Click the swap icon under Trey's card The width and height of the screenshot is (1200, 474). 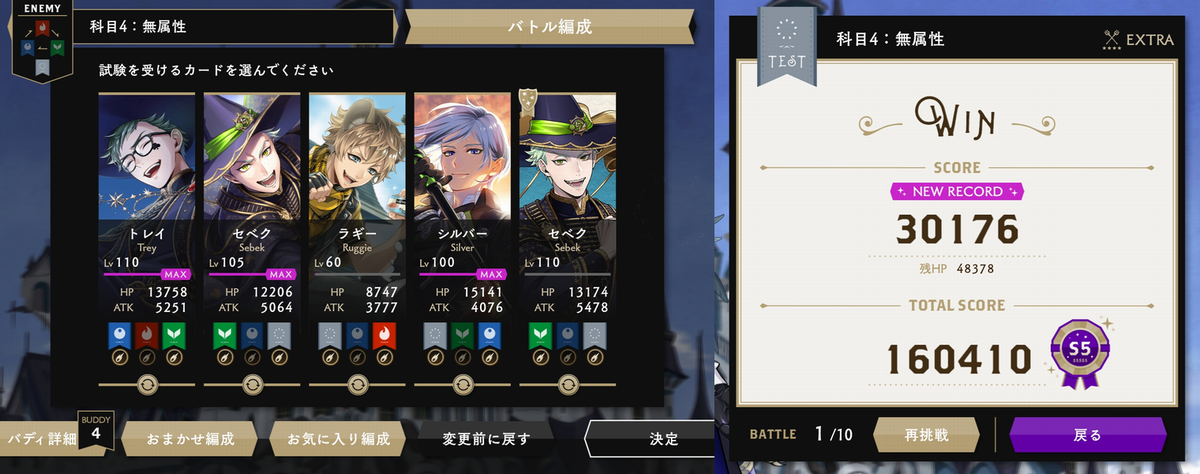tap(147, 383)
